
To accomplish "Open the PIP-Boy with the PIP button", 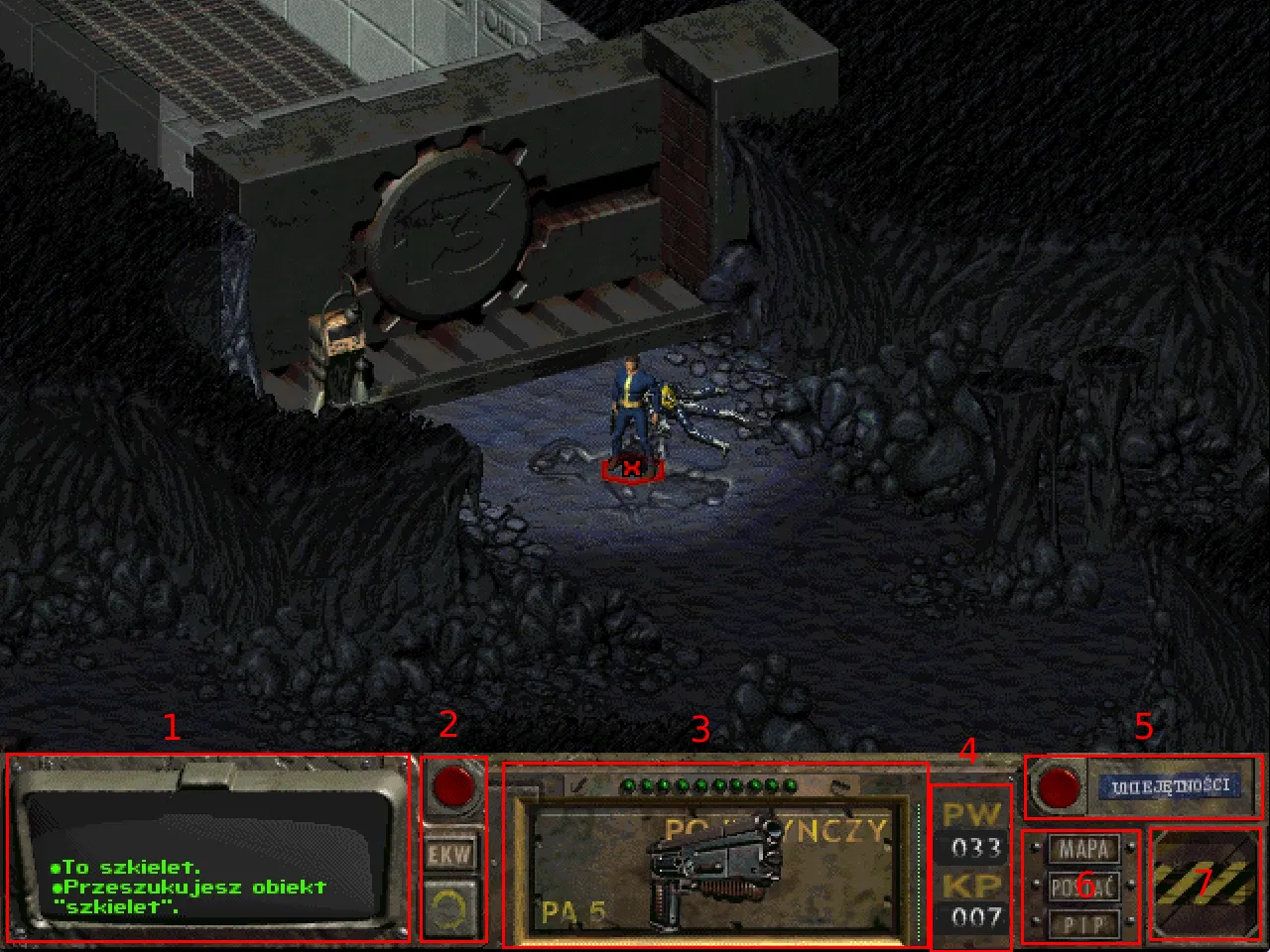I will [1083, 925].
